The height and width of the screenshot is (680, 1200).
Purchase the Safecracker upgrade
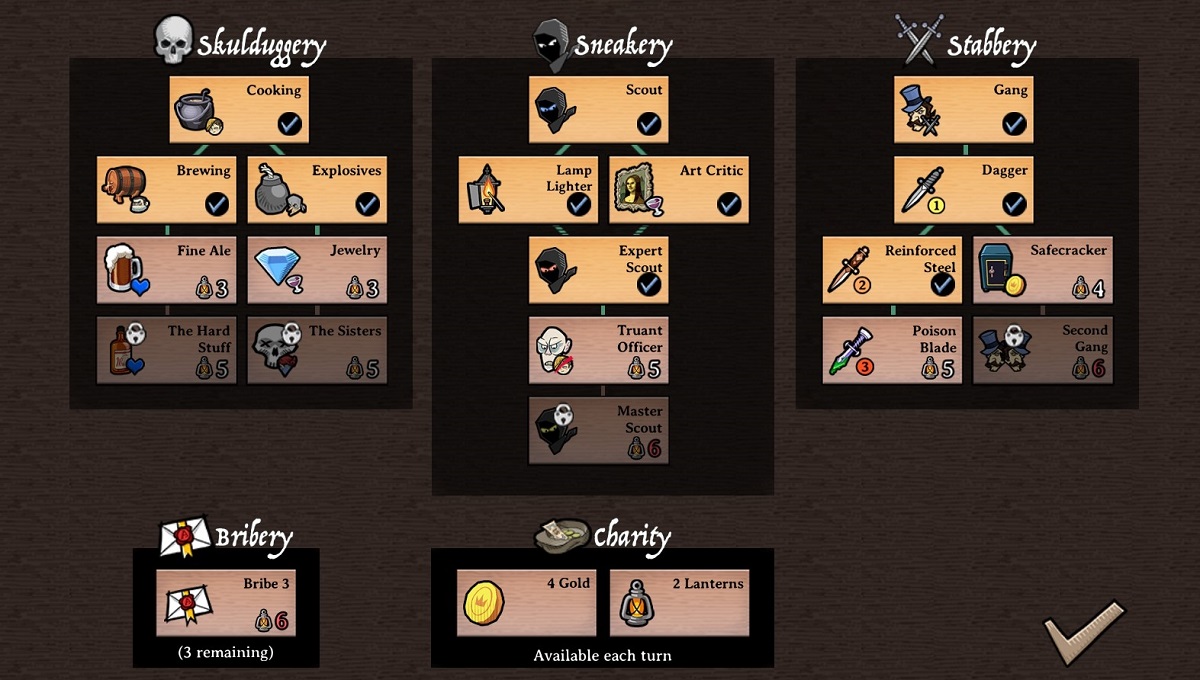(x=1042, y=269)
